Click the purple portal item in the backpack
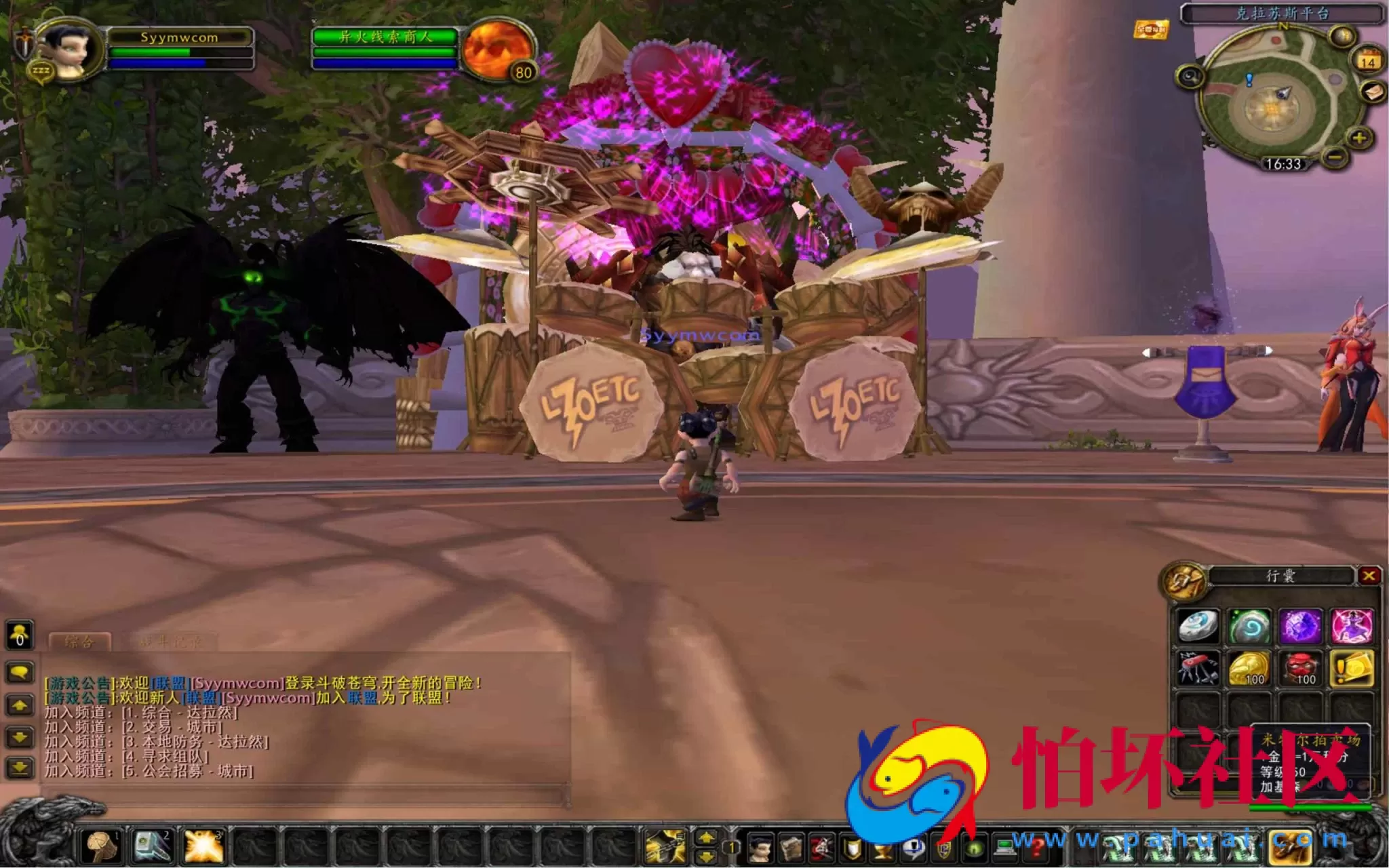The width and height of the screenshot is (1389, 868). [1300, 626]
